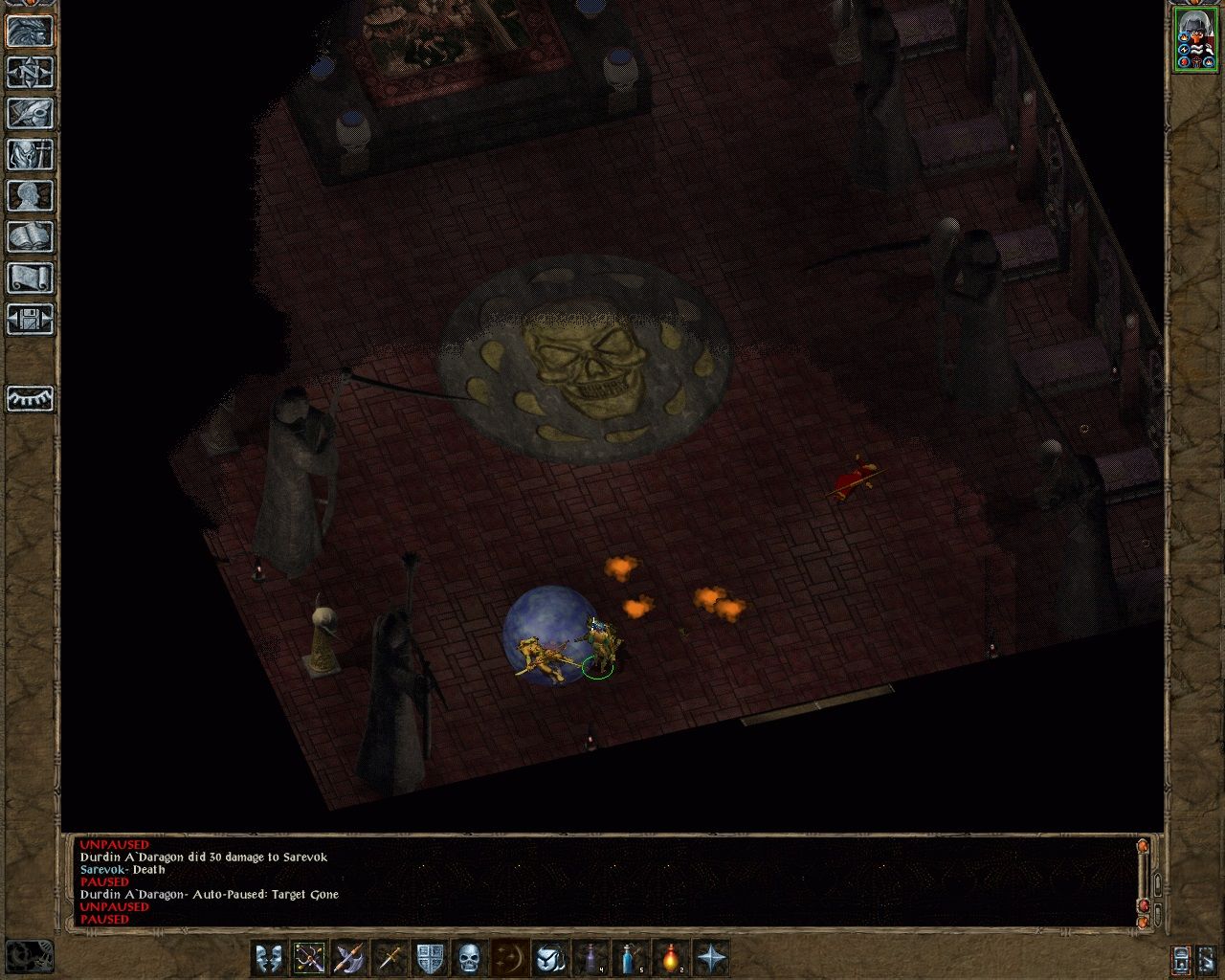The width and height of the screenshot is (1225, 980).
Task: Equip the axe quick weapon slot
Action: [349, 957]
